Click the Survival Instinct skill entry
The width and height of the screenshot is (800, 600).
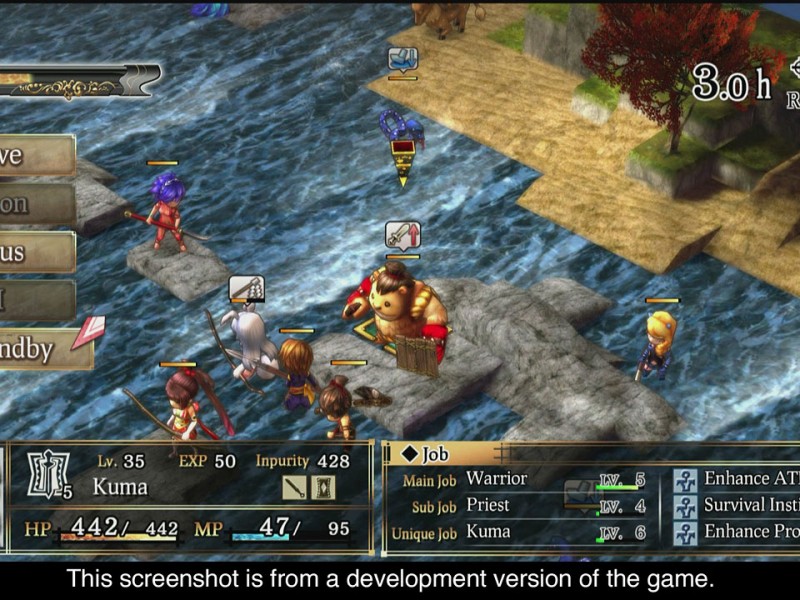(738, 506)
